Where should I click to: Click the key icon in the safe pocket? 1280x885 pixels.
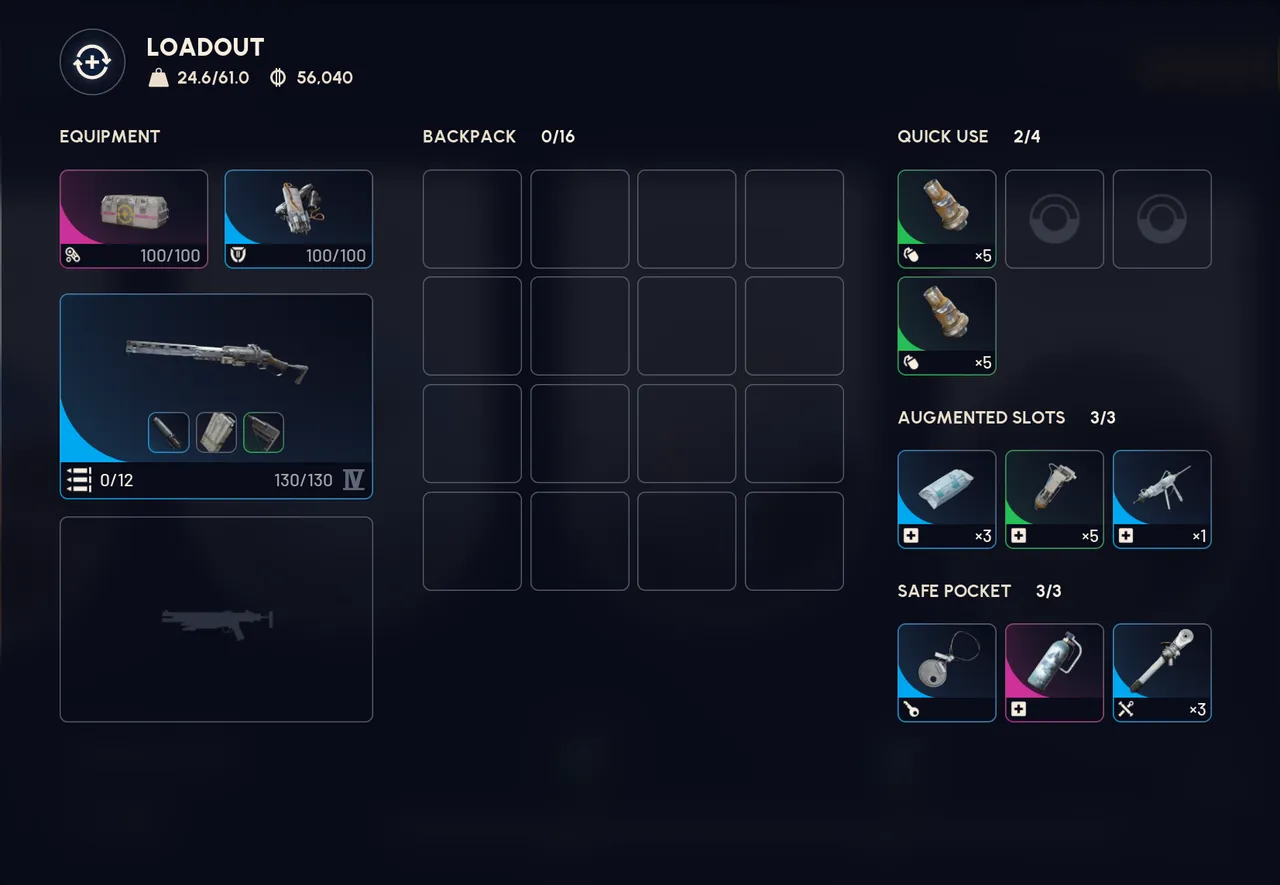911,708
